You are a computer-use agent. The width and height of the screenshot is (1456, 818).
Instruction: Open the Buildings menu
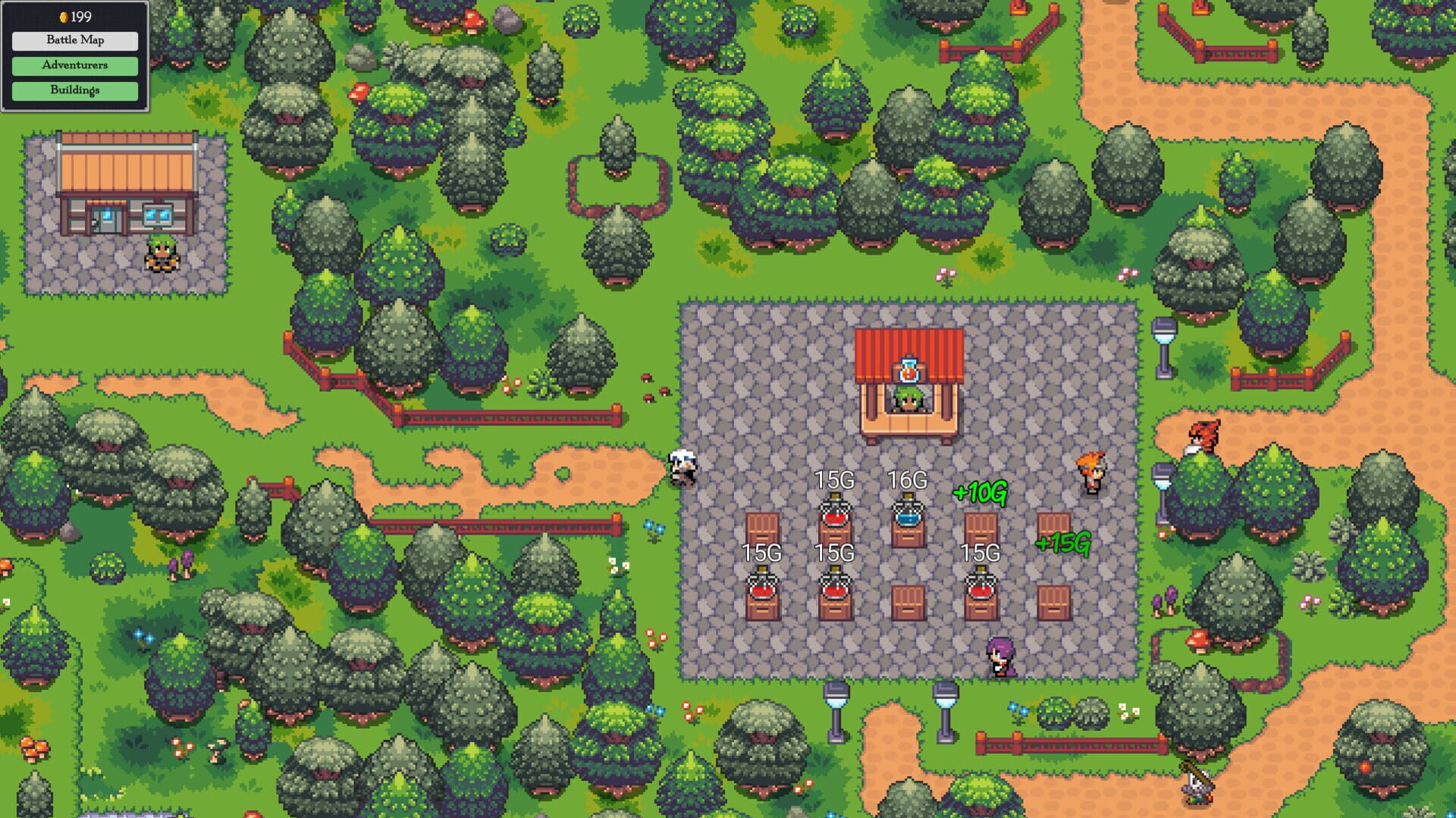pos(76,91)
